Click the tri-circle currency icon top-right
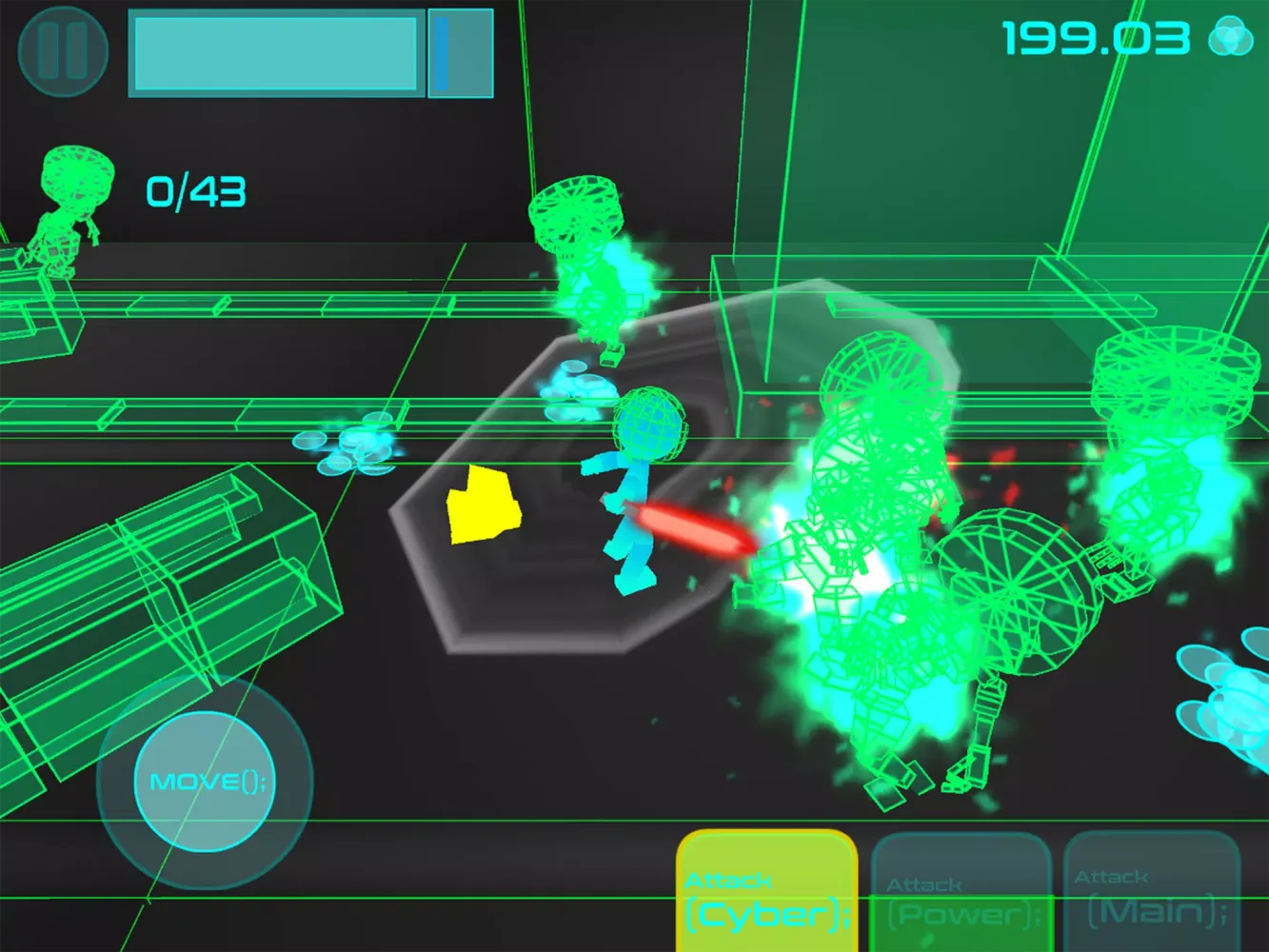Screen dimensions: 1269x952 (x=1229, y=34)
